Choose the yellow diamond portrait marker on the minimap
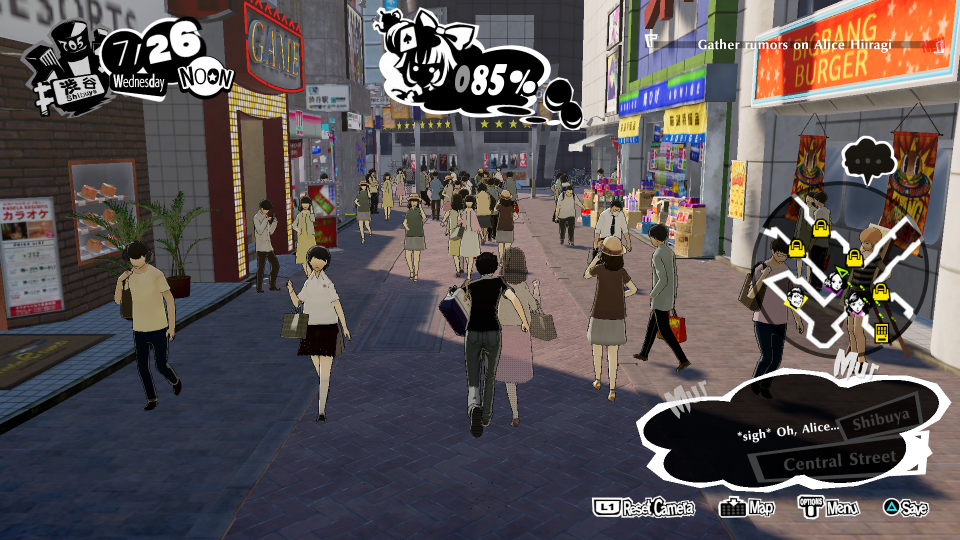This screenshot has height=540, width=960. 796,297
